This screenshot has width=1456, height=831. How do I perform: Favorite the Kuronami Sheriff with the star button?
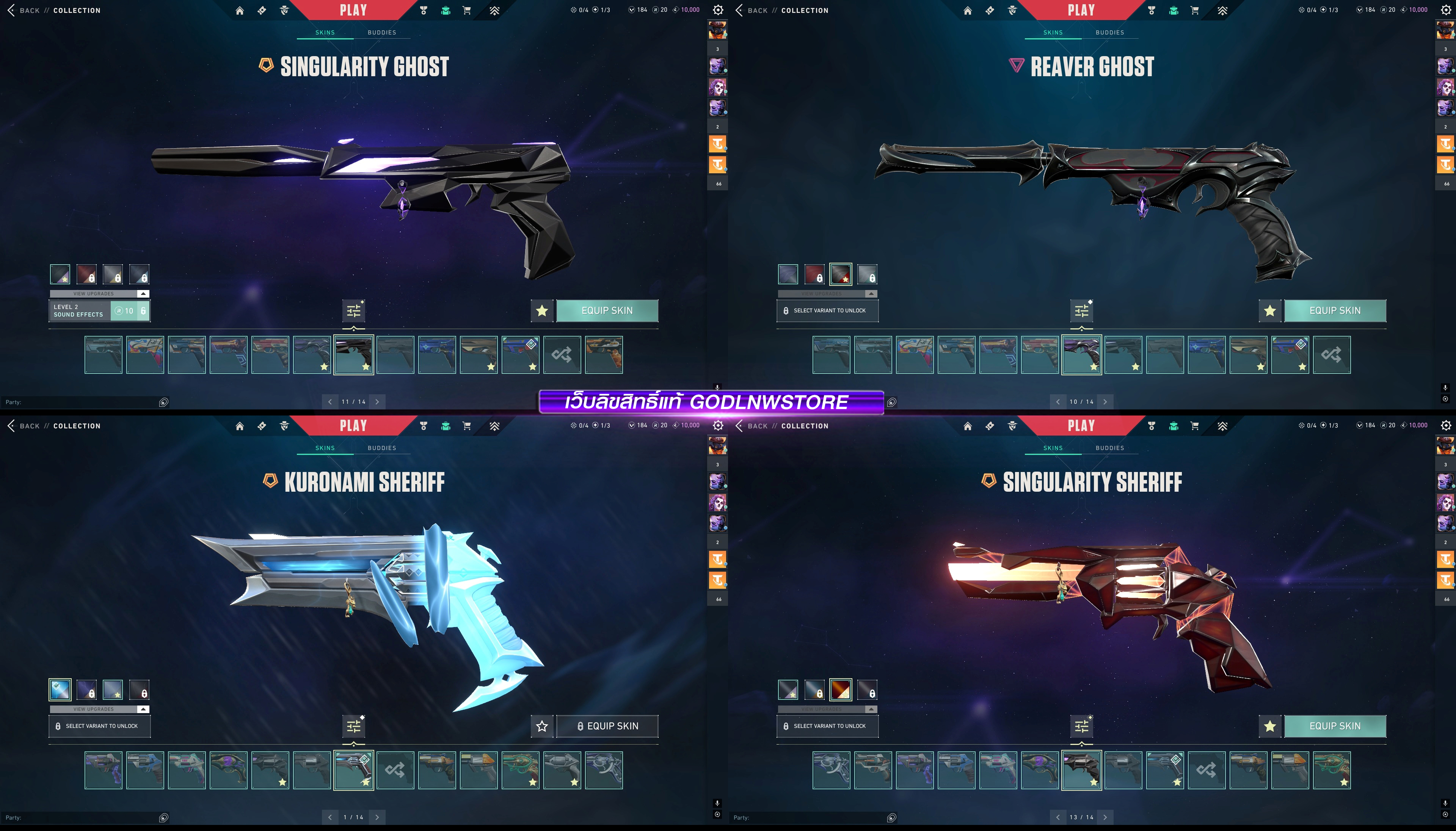coord(542,726)
